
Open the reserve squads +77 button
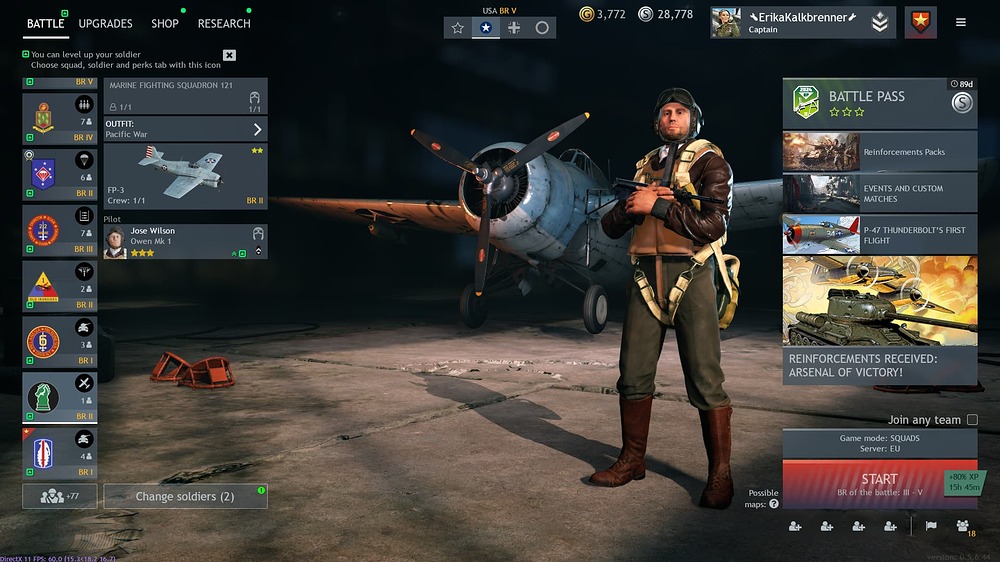pos(59,496)
